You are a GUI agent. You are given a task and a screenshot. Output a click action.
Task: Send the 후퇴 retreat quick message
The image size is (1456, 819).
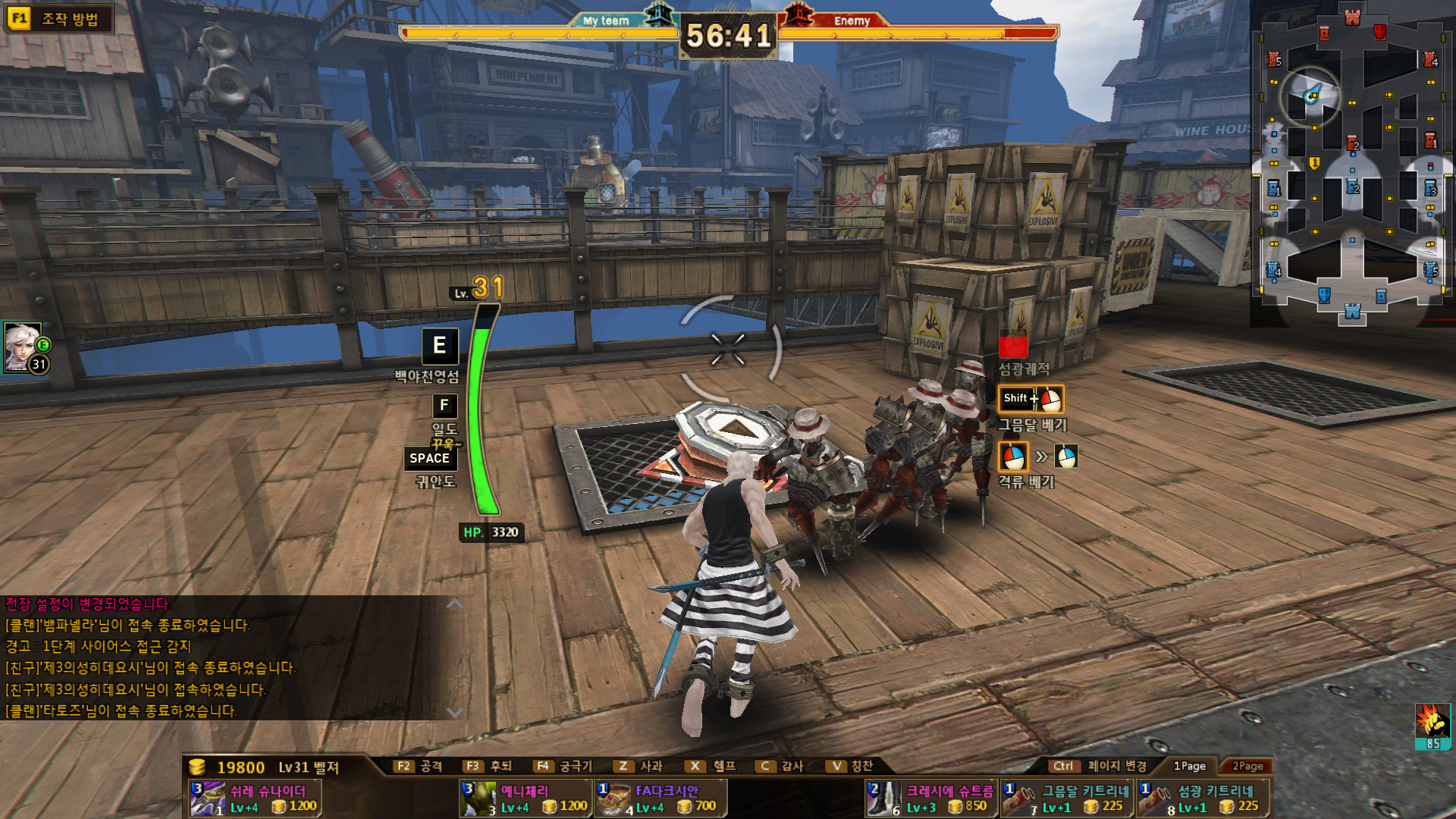coord(488,766)
